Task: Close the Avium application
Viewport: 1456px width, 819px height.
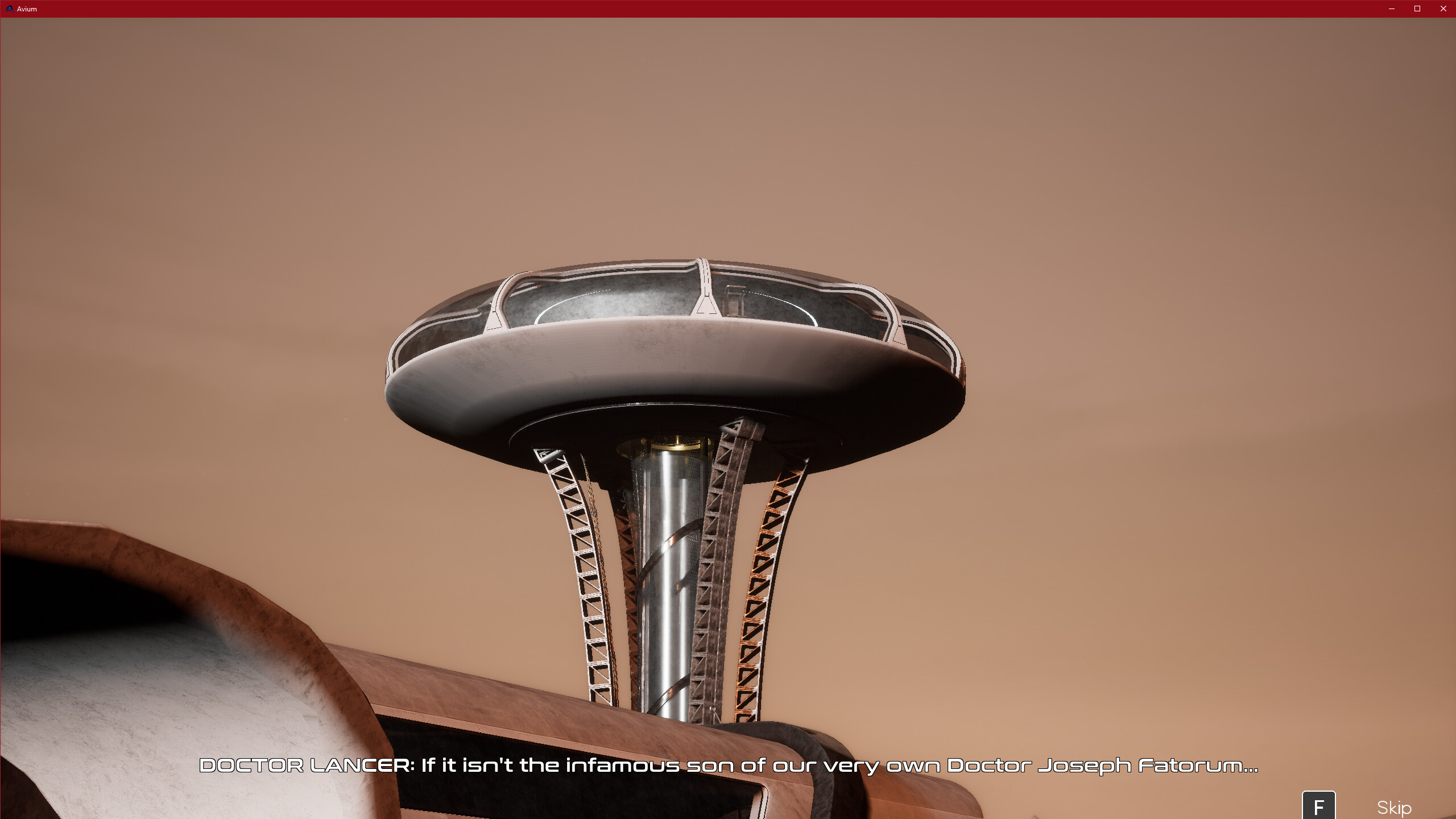Action: tap(1442, 9)
